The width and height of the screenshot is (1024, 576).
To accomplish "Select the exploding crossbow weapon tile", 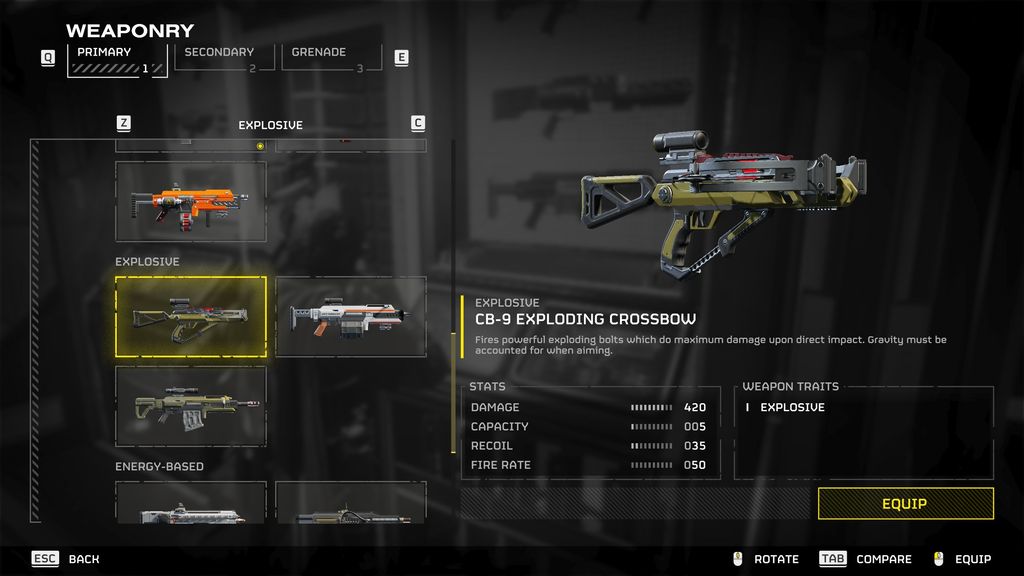I will (x=190, y=317).
